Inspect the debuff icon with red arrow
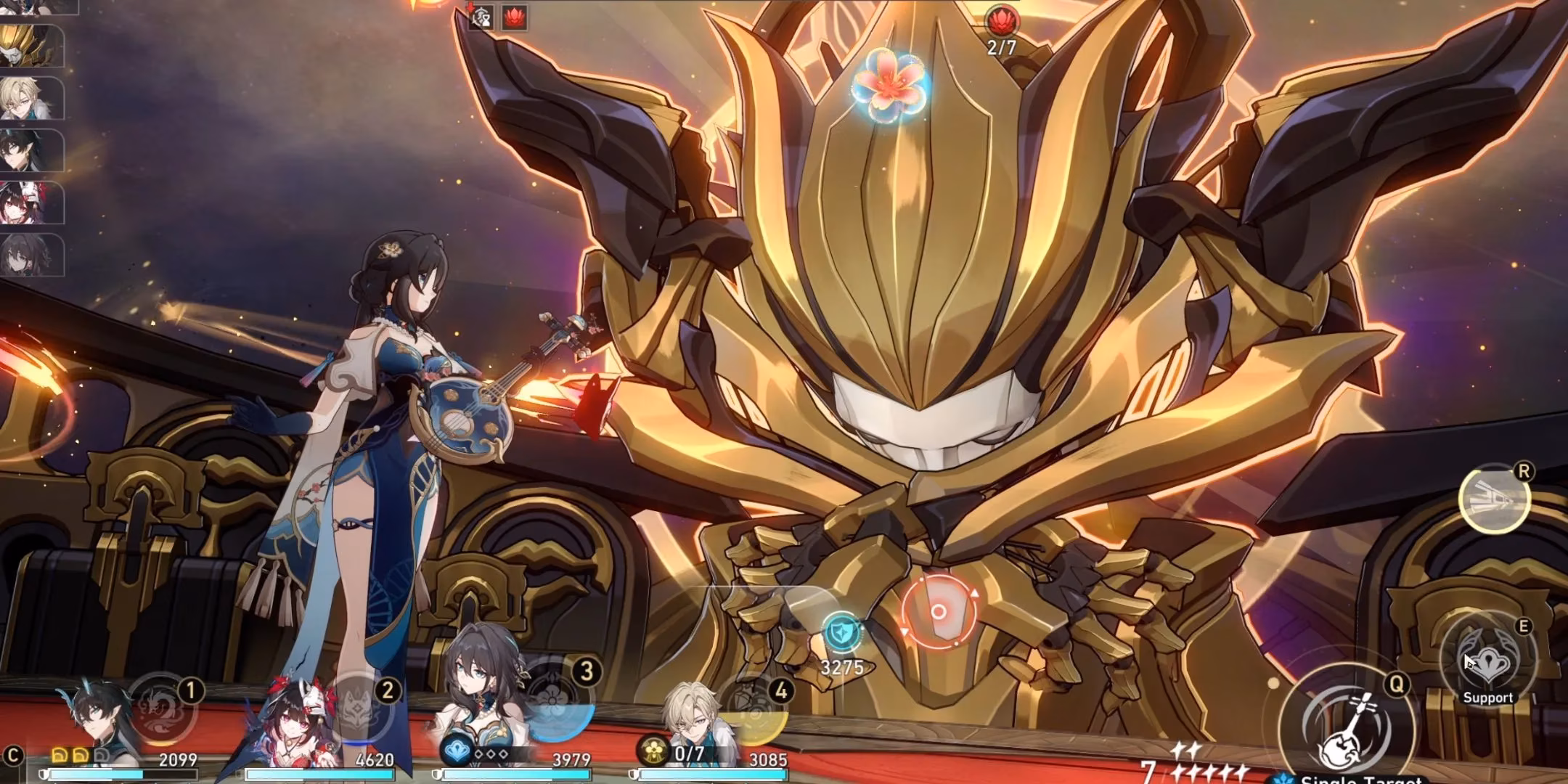 pos(480,17)
